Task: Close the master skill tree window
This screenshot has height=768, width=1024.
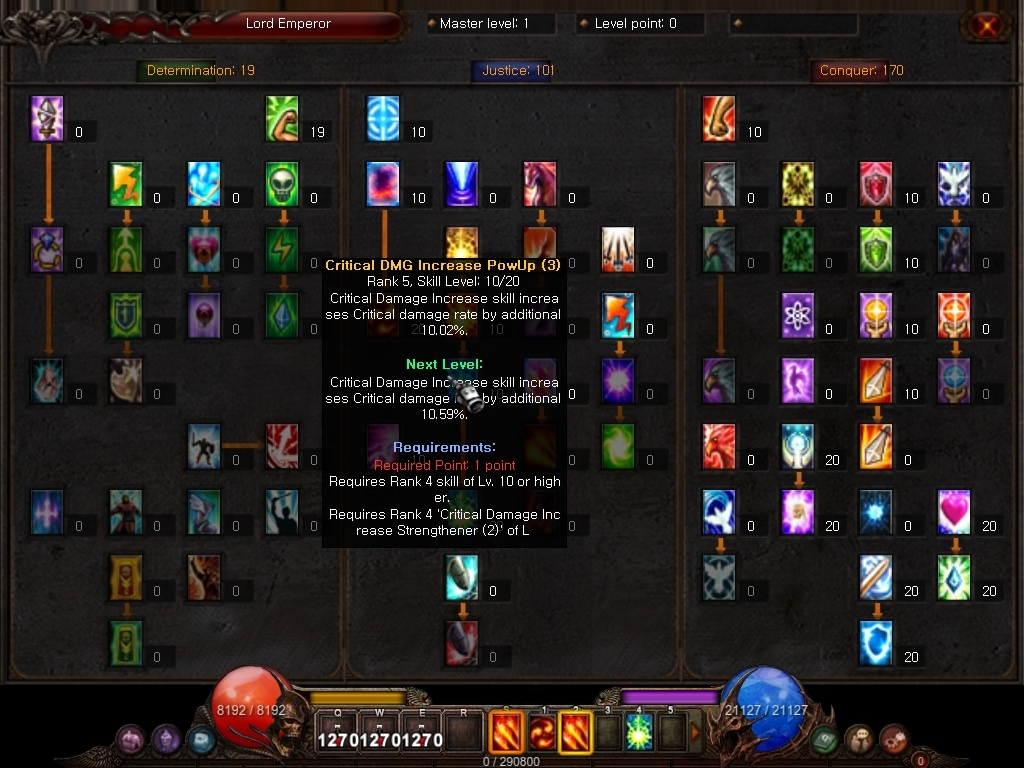Action: pyautogui.click(x=988, y=26)
